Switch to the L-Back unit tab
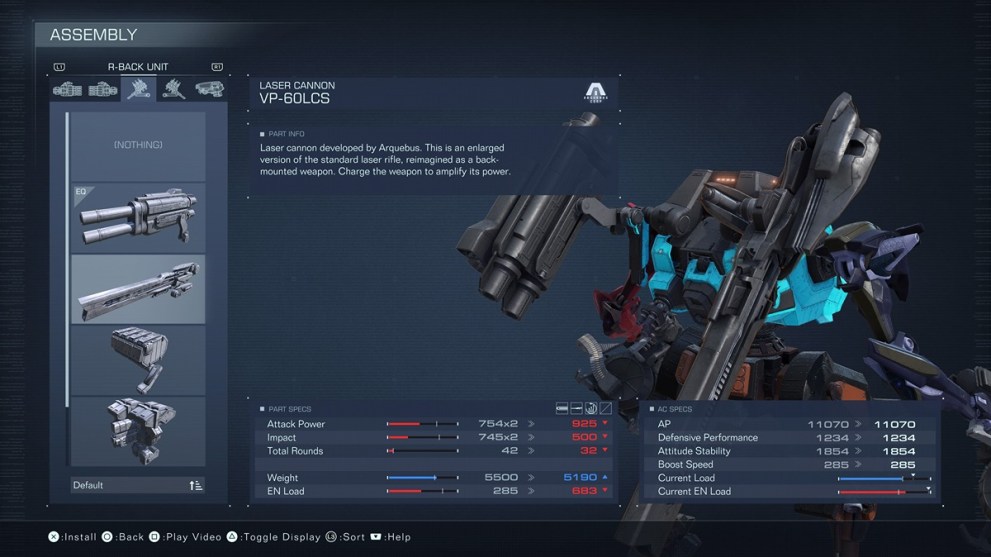 click(x=174, y=90)
